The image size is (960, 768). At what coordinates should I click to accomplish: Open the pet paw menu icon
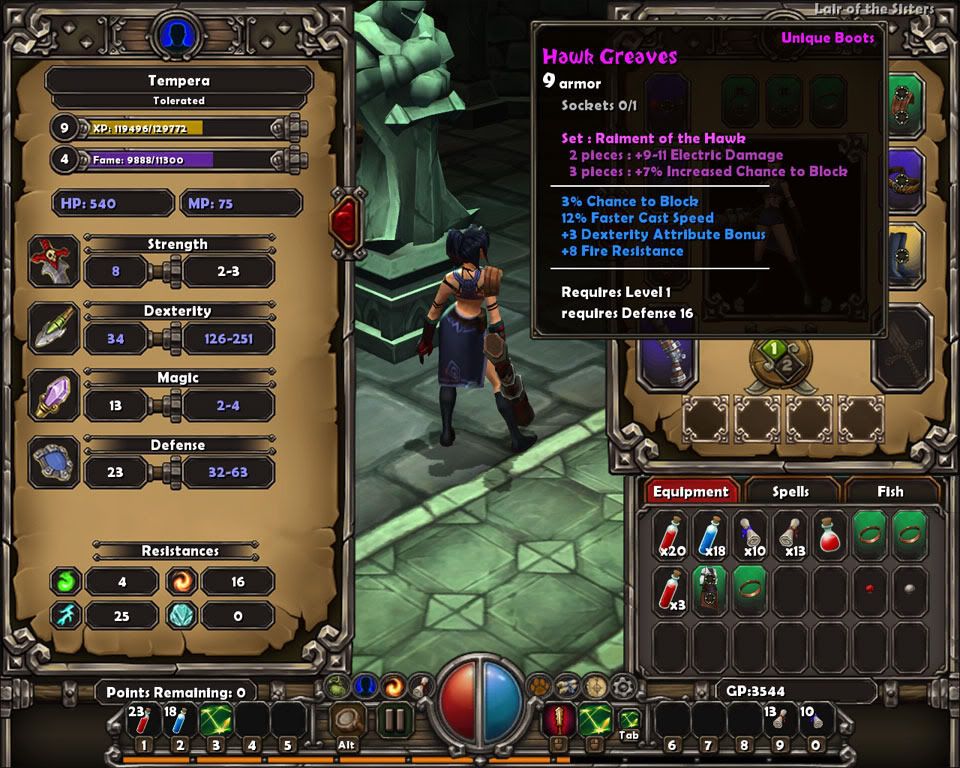540,686
